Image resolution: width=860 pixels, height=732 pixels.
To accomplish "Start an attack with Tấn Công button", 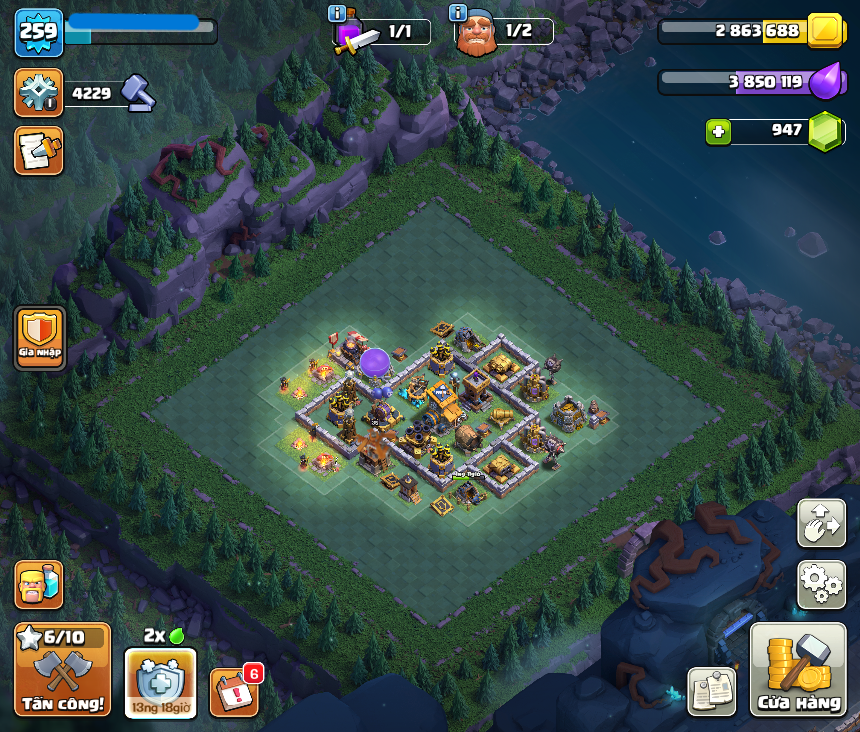I will coord(62,670).
